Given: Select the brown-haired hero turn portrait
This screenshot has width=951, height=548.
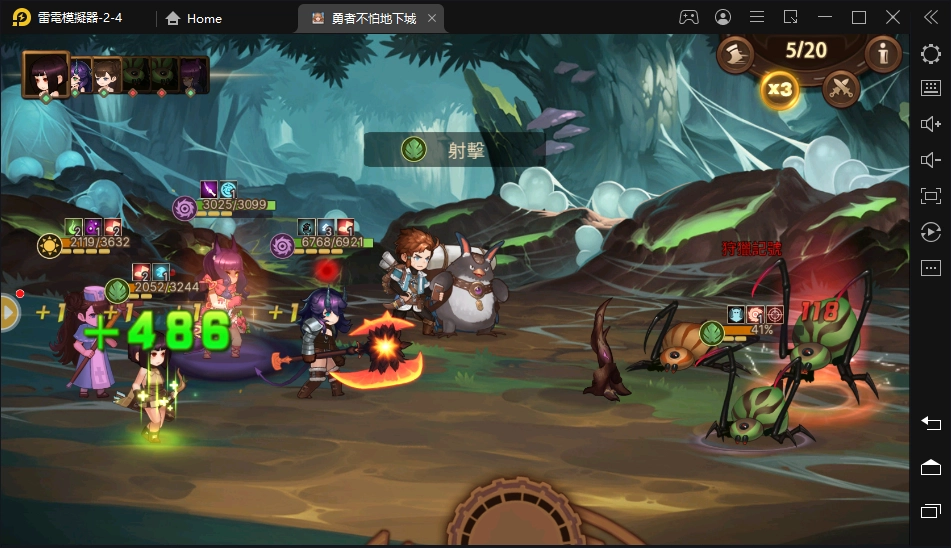Looking at the screenshot, I should pos(106,75).
